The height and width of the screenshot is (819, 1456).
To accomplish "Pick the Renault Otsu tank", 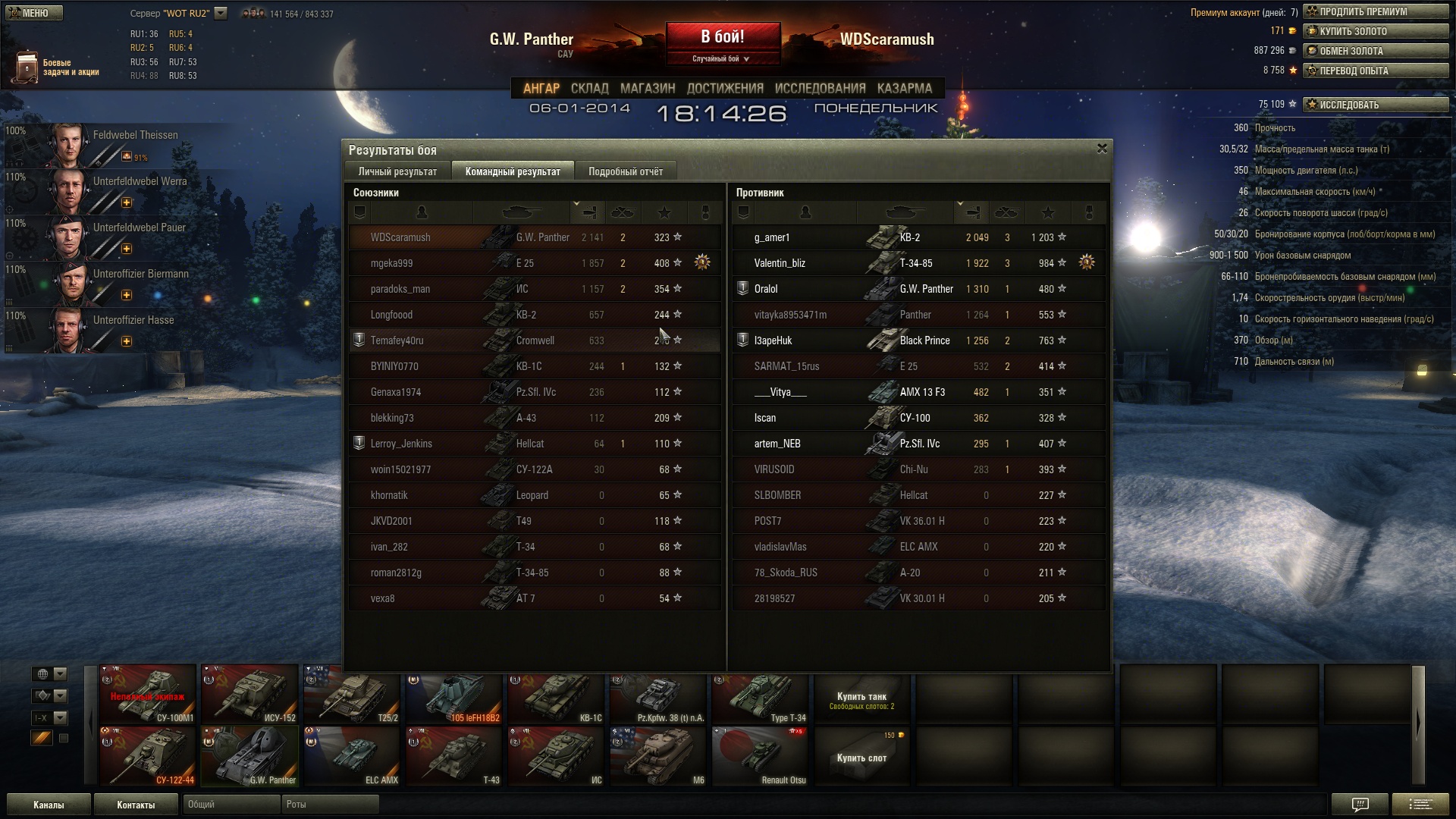I will (x=761, y=756).
